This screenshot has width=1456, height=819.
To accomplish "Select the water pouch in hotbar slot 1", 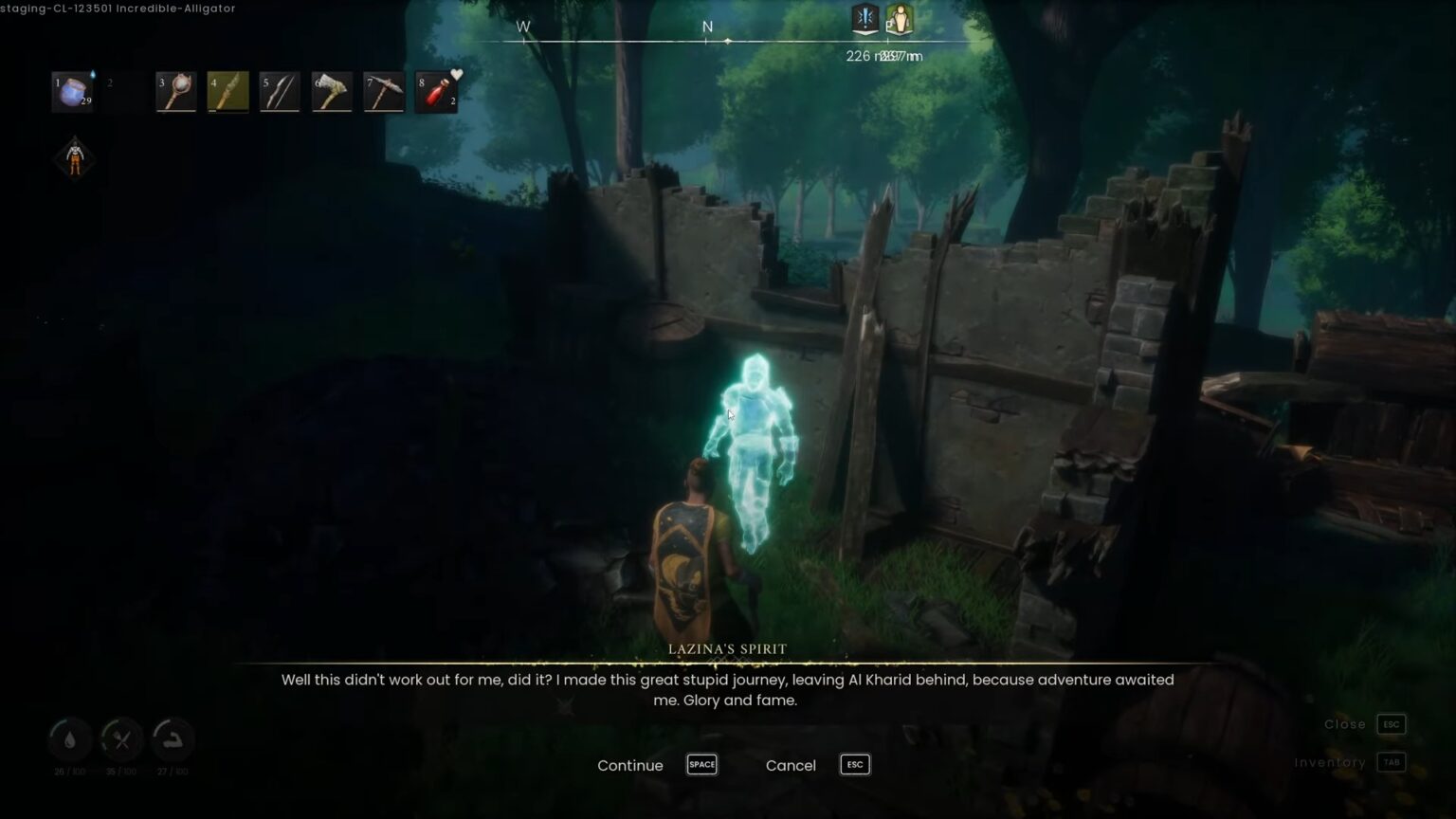I will point(74,90).
